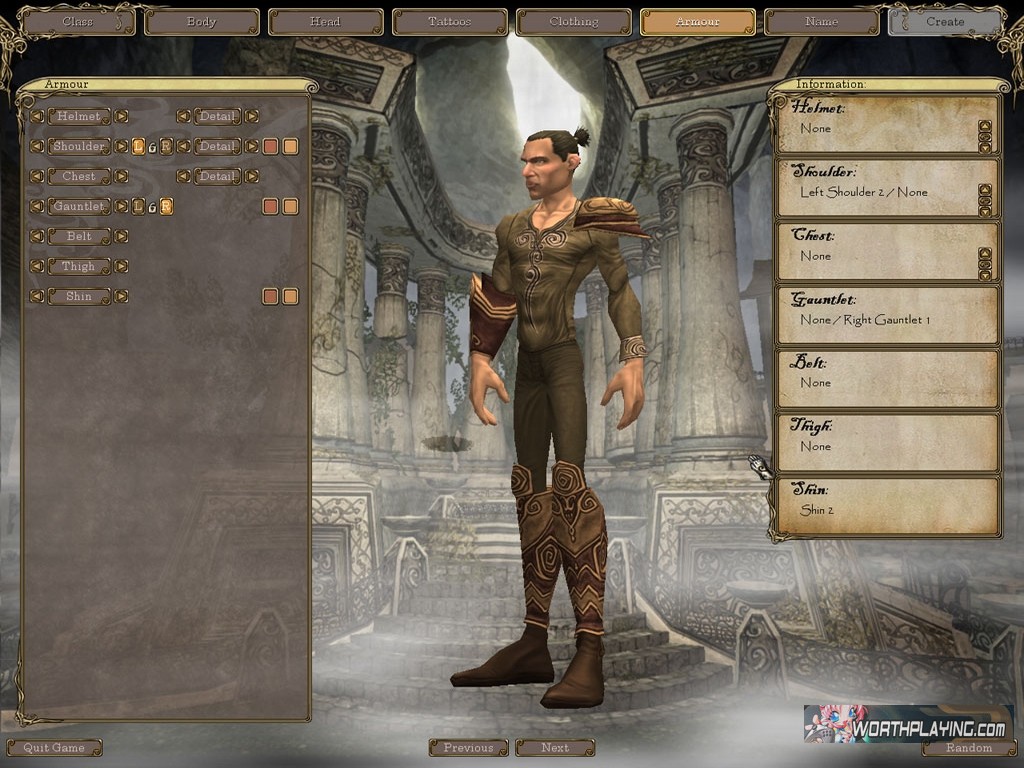Image resolution: width=1024 pixels, height=768 pixels.
Task: Click the lock icon in the Shoulder row
Action: 152,147
